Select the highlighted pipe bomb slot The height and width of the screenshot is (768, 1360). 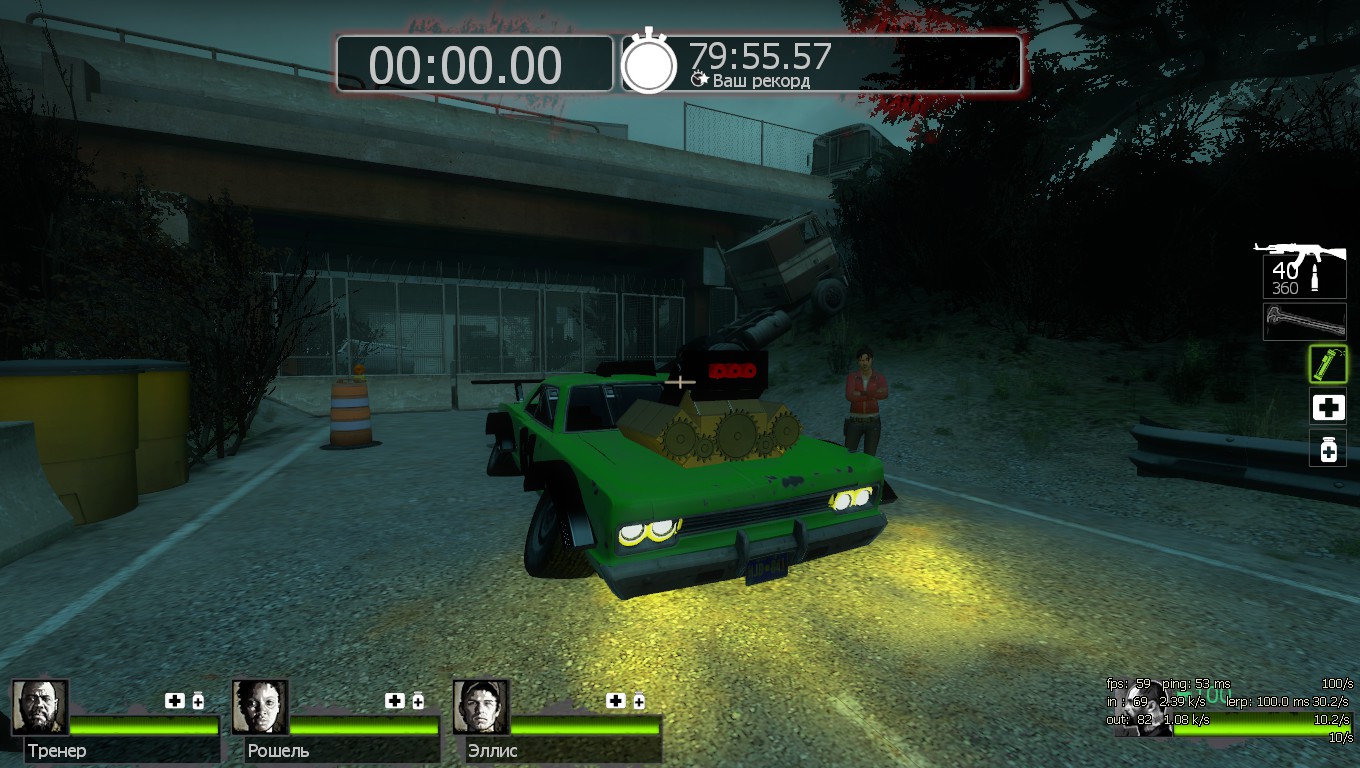coord(1328,364)
